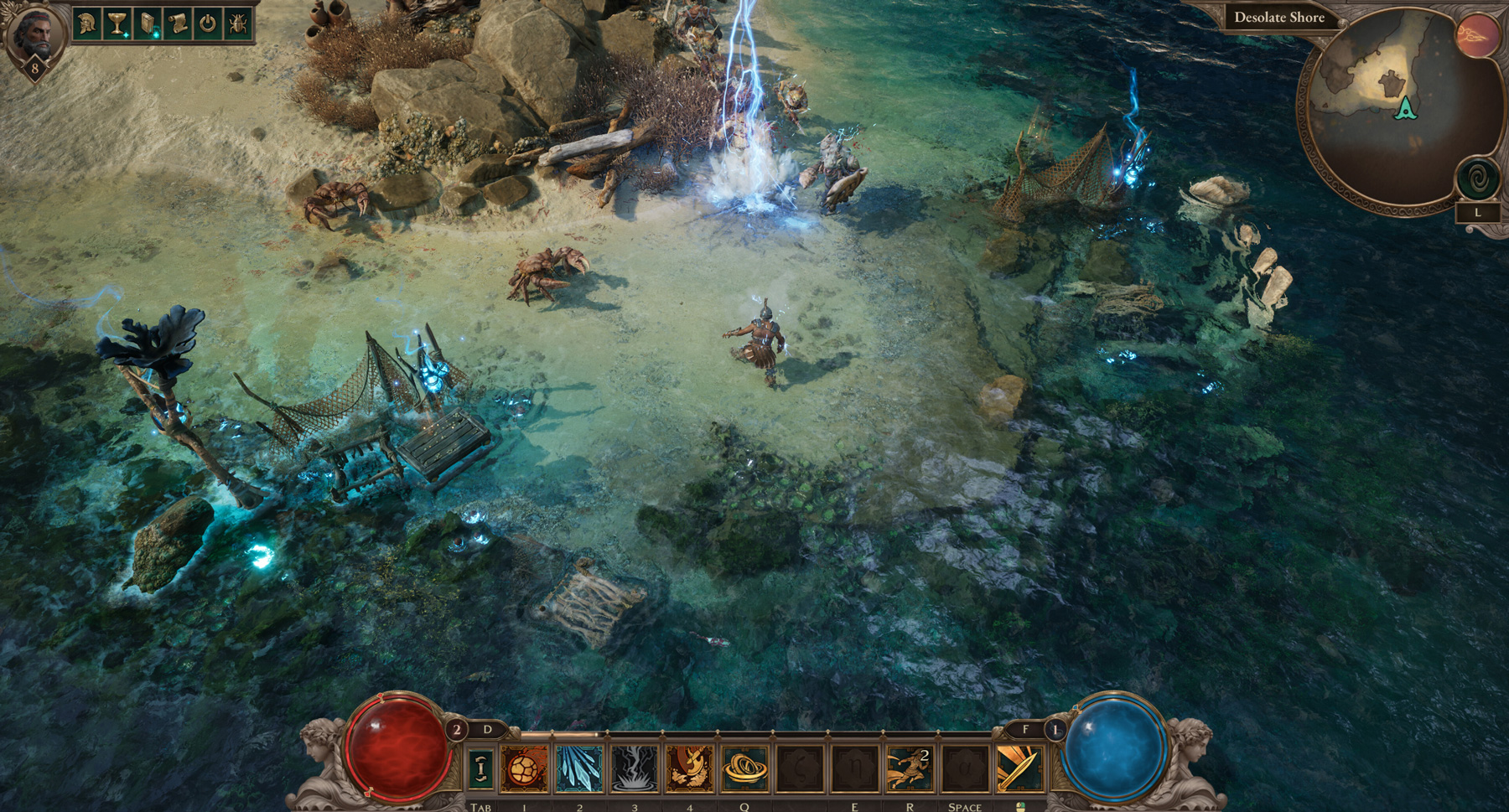The width and height of the screenshot is (1509, 812).
Task: Trigger the running warrior dodge skill
Action: [910, 768]
